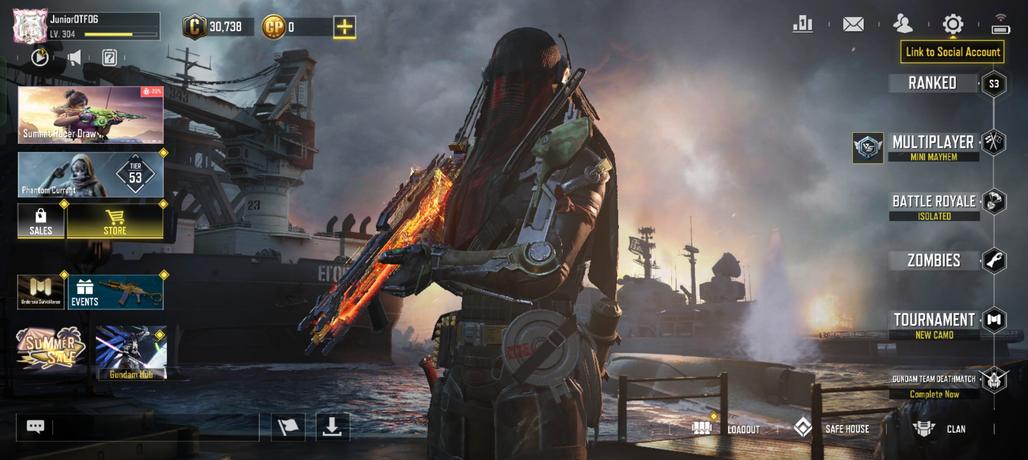Choose the BATTLE ROYALE mode
Screen dimensions: 1028x460
click(934, 205)
